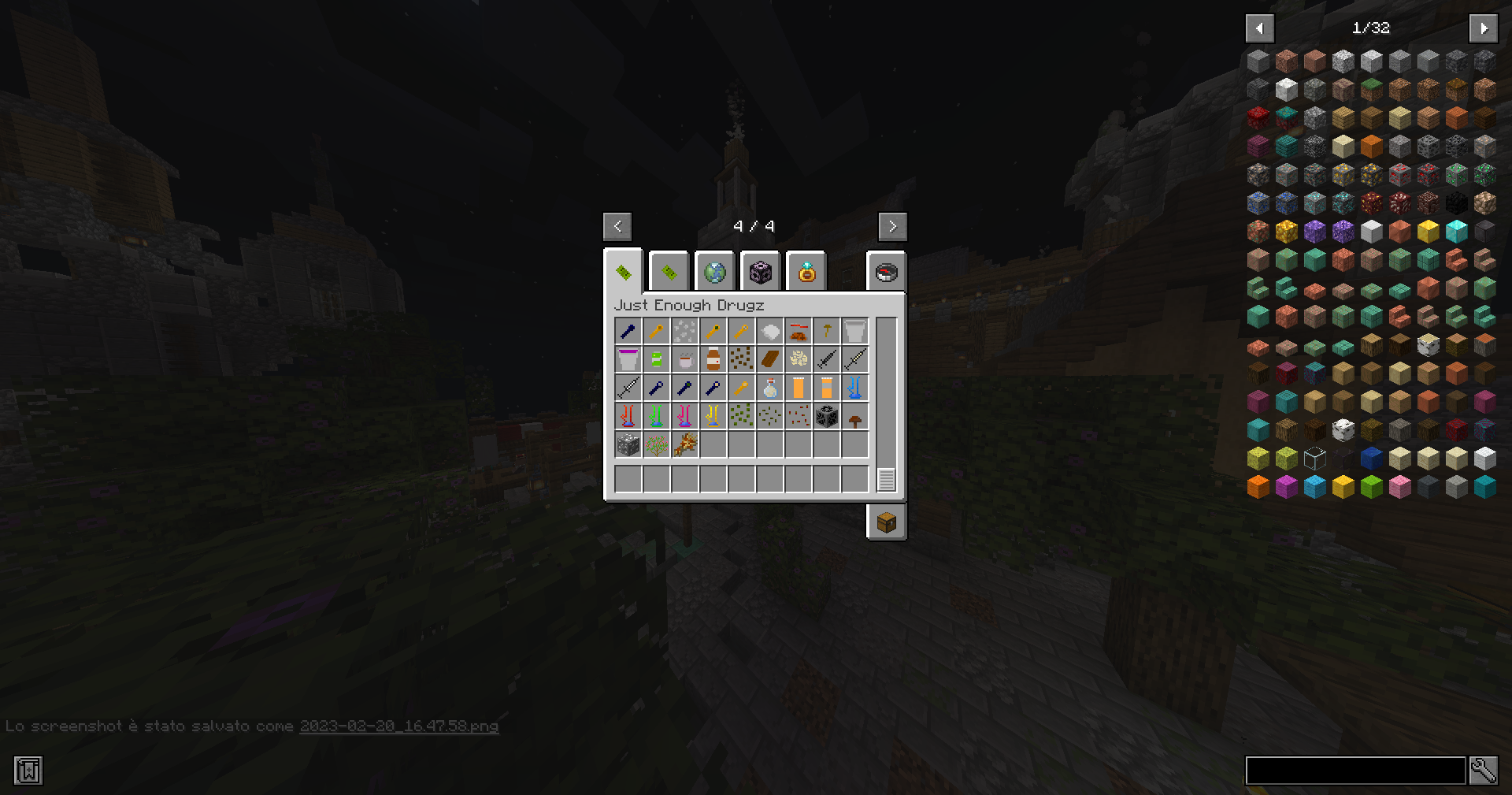Click the previous page arrow near 4/4
1512x795 pixels.
pos(617,227)
